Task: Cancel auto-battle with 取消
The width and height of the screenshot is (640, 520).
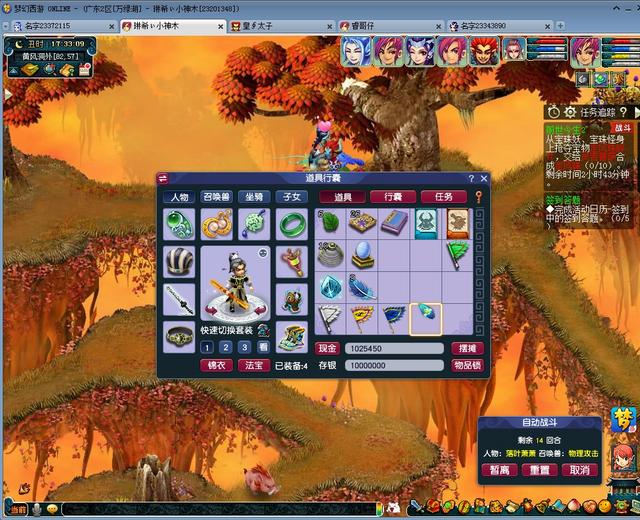Action: (x=578, y=470)
